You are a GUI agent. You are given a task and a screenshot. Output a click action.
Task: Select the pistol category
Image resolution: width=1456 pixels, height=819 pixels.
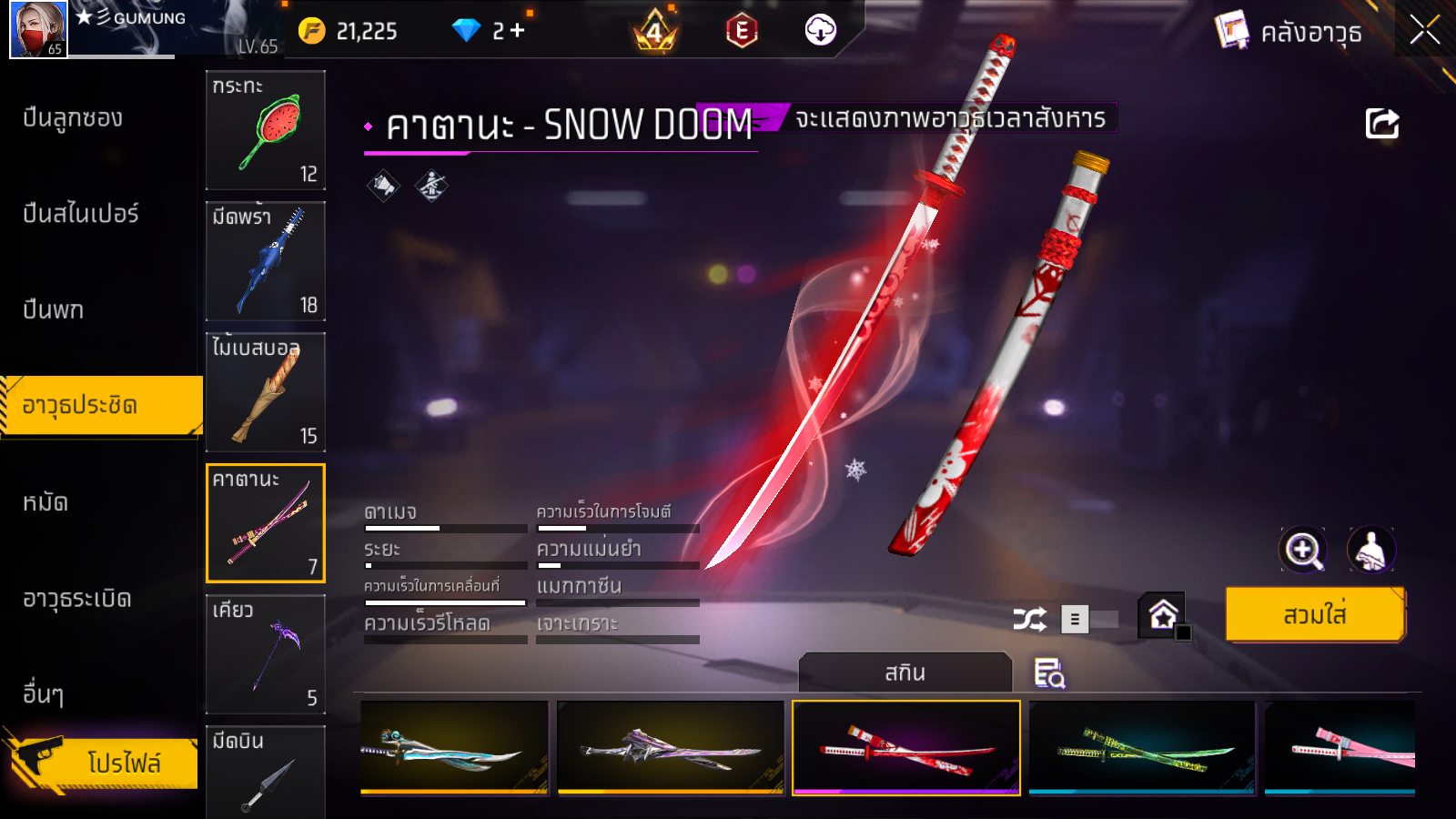[x=53, y=310]
